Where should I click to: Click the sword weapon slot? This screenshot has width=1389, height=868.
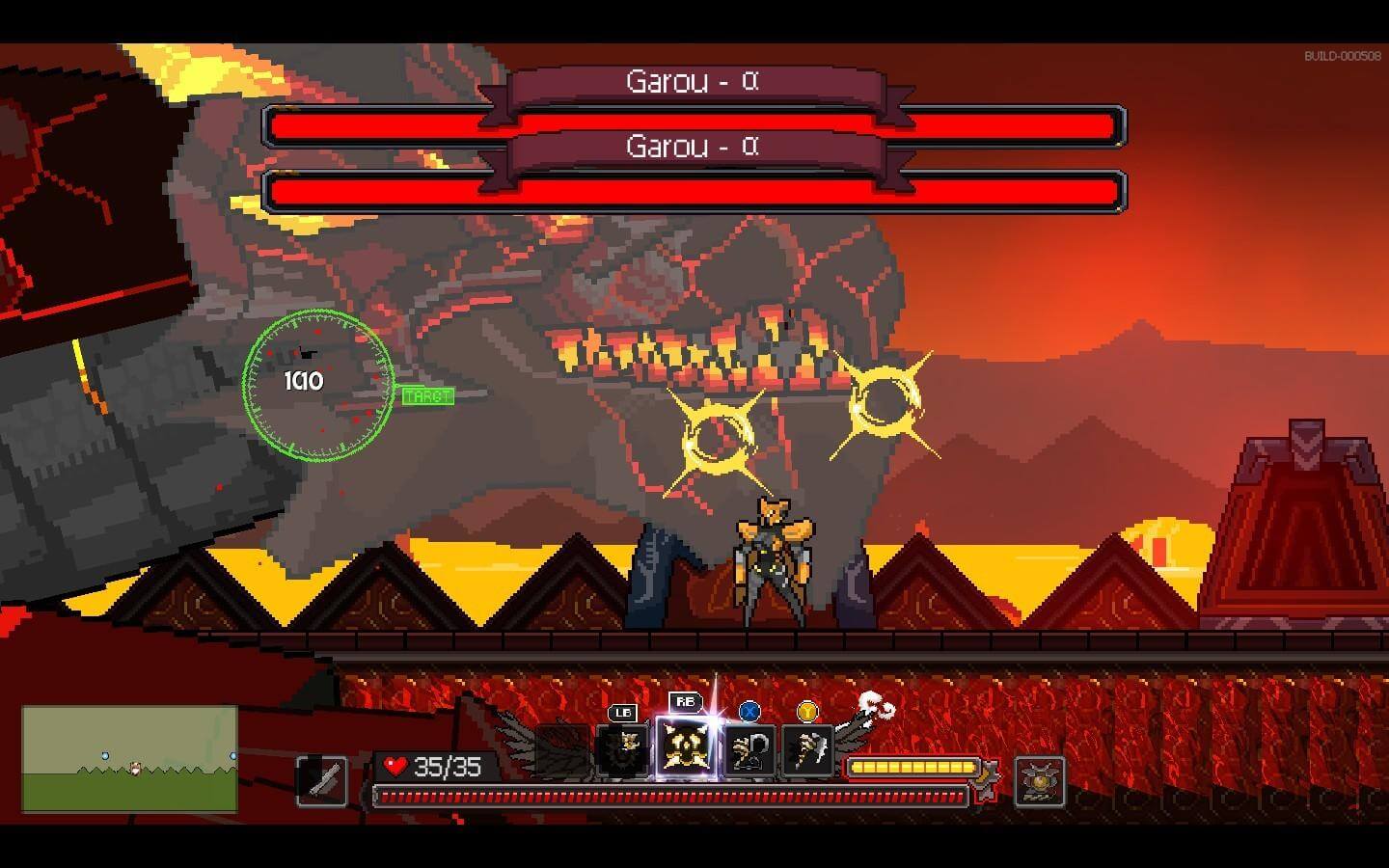click(x=322, y=779)
